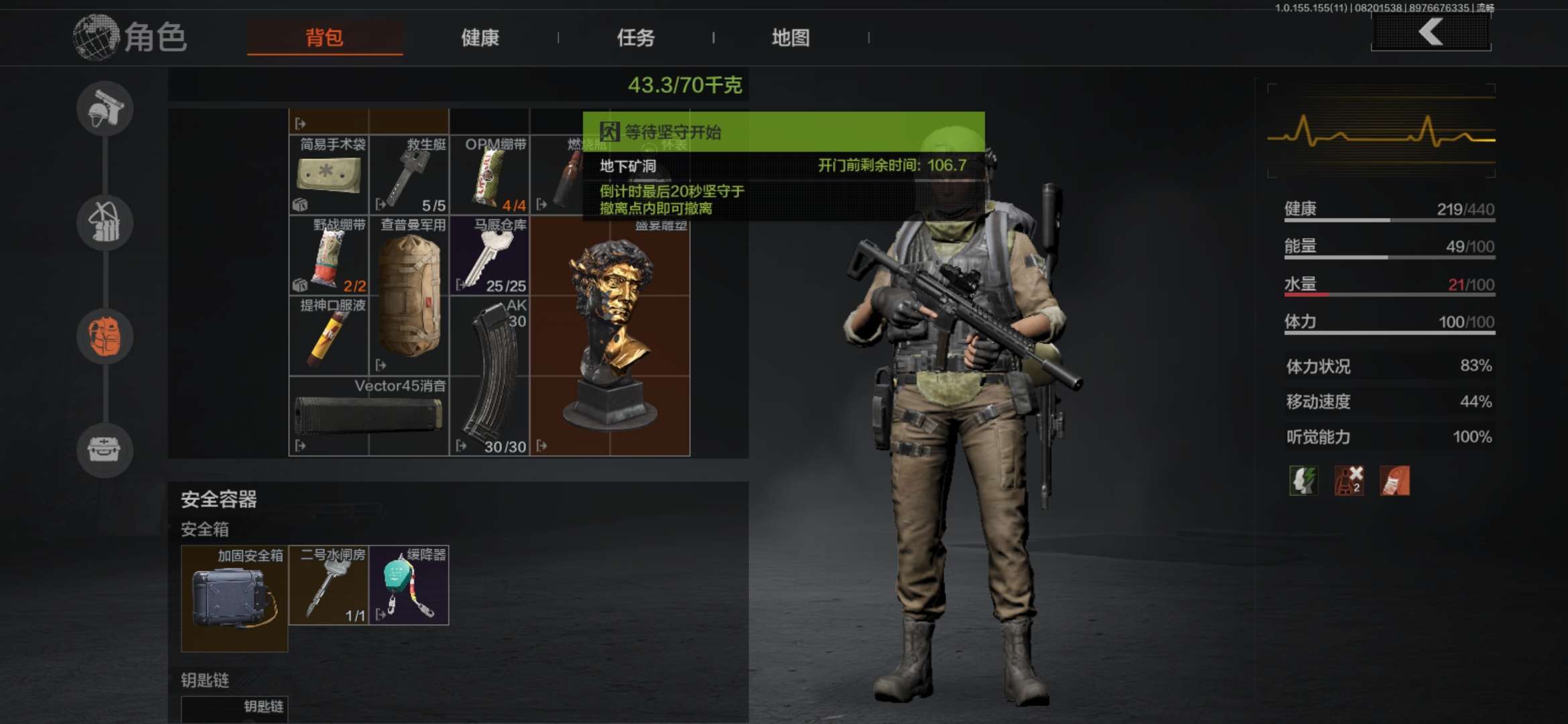Select the 提神口服液 stimulant item
The width and height of the screenshot is (1568, 724).
(328, 336)
